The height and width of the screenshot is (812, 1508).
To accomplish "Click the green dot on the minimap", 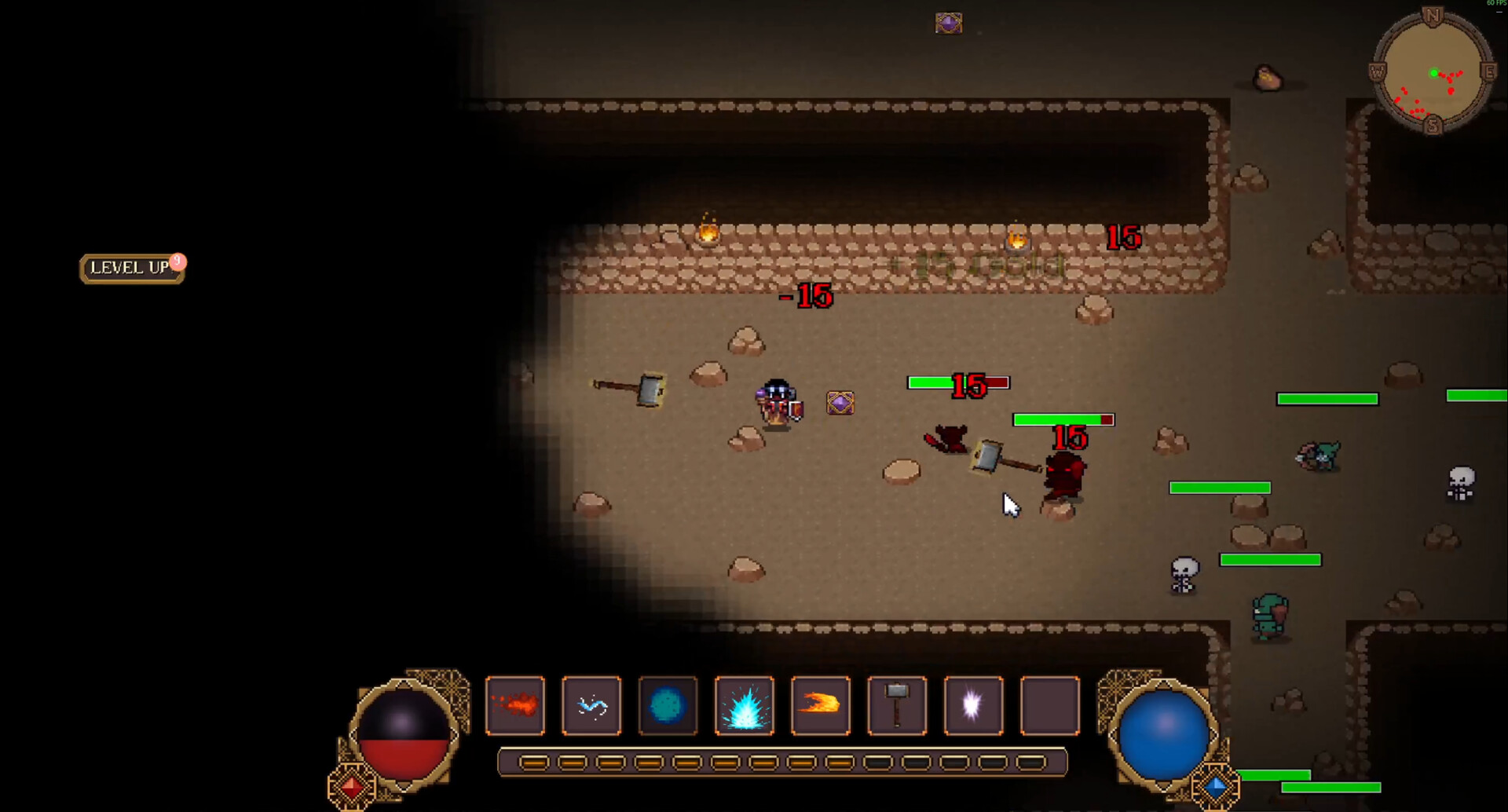I will point(1435,72).
